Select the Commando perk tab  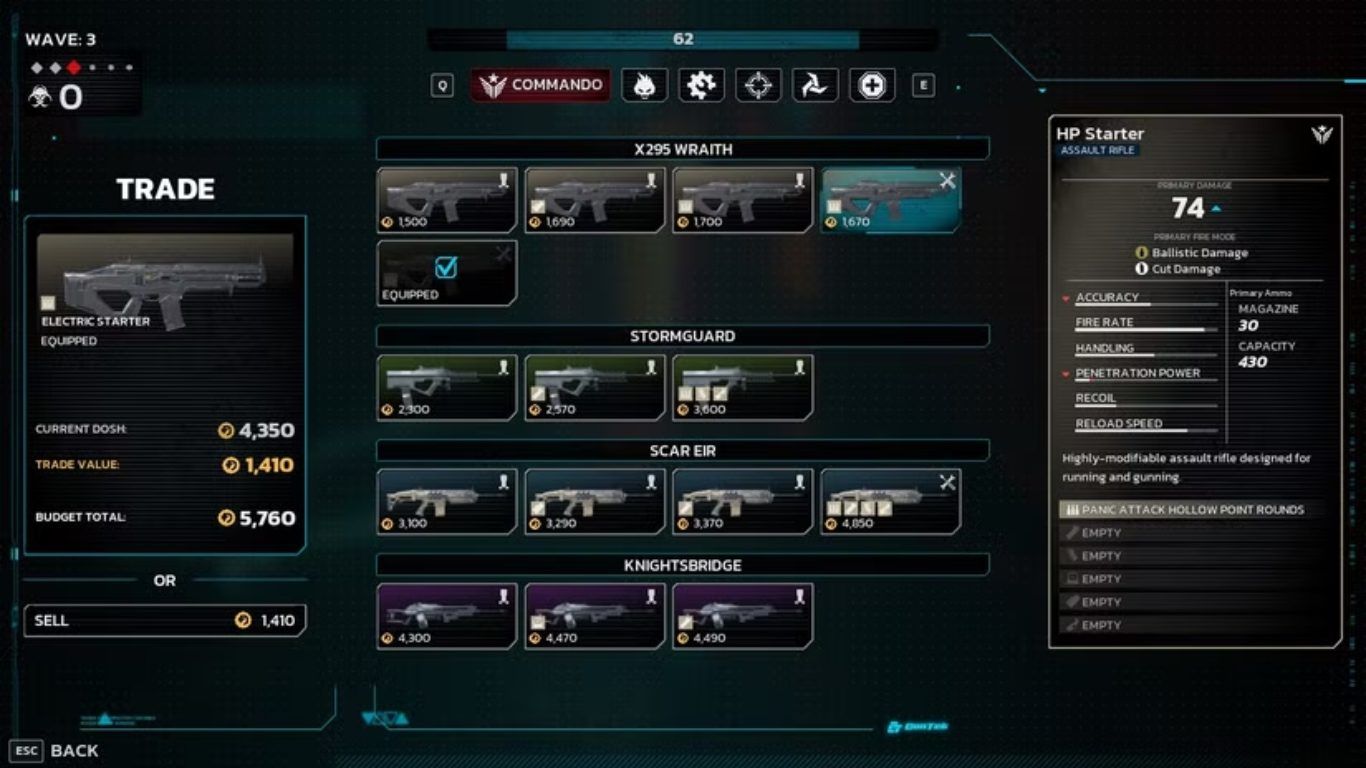point(540,85)
